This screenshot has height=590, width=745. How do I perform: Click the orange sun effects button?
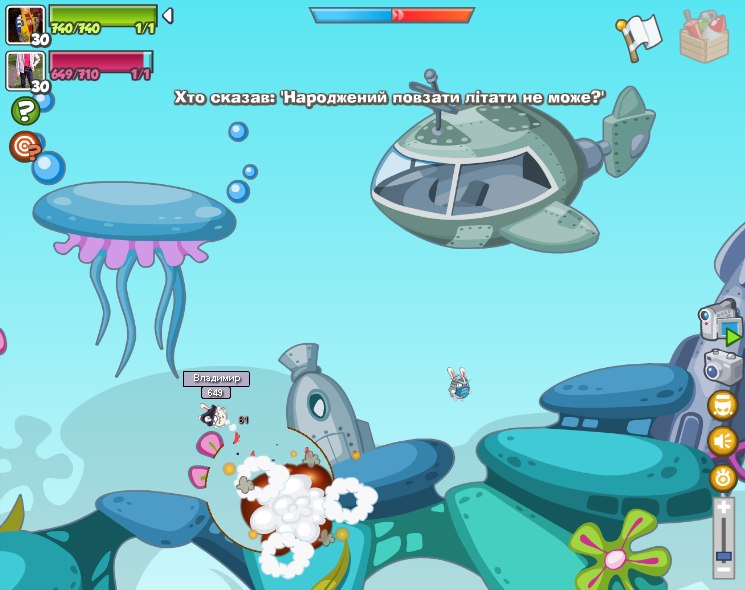tap(723, 477)
